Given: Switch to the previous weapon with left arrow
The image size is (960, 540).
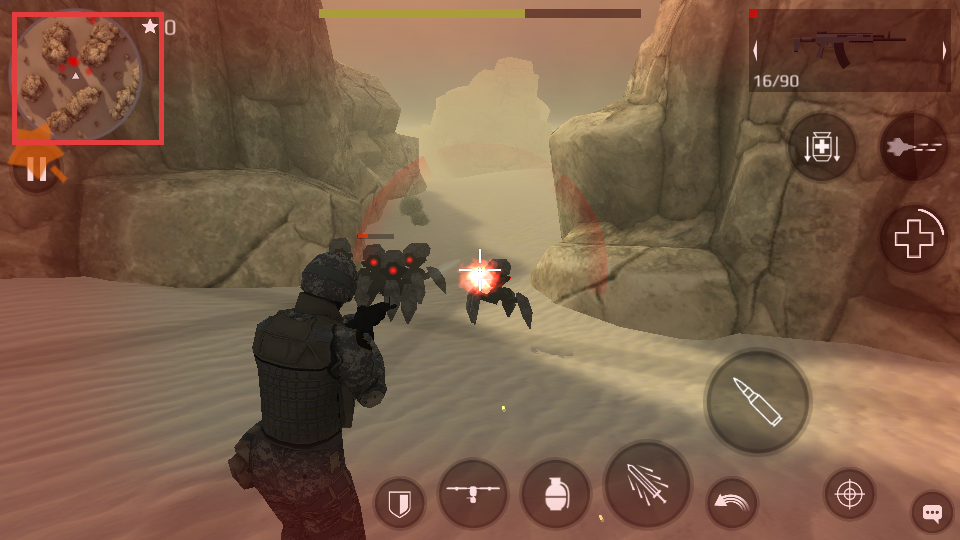Looking at the screenshot, I should [756, 51].
